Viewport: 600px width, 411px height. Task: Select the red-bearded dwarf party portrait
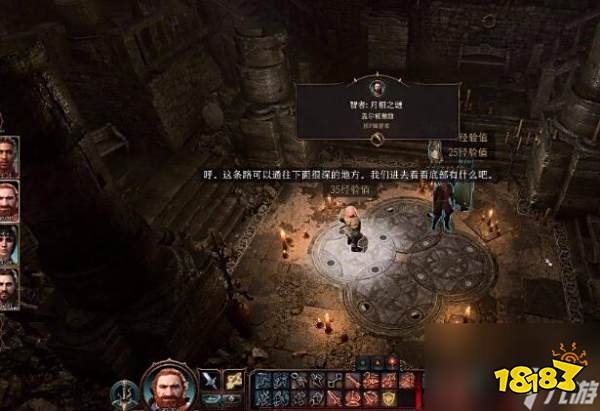pos(9,197)
